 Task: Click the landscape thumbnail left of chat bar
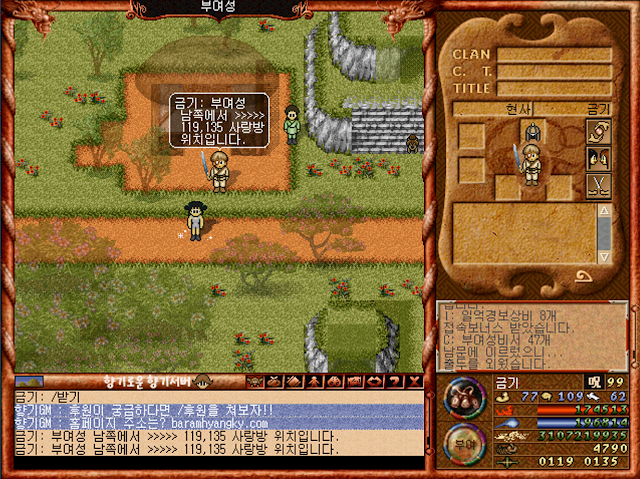pyautogui.click(x=29, y=381)
